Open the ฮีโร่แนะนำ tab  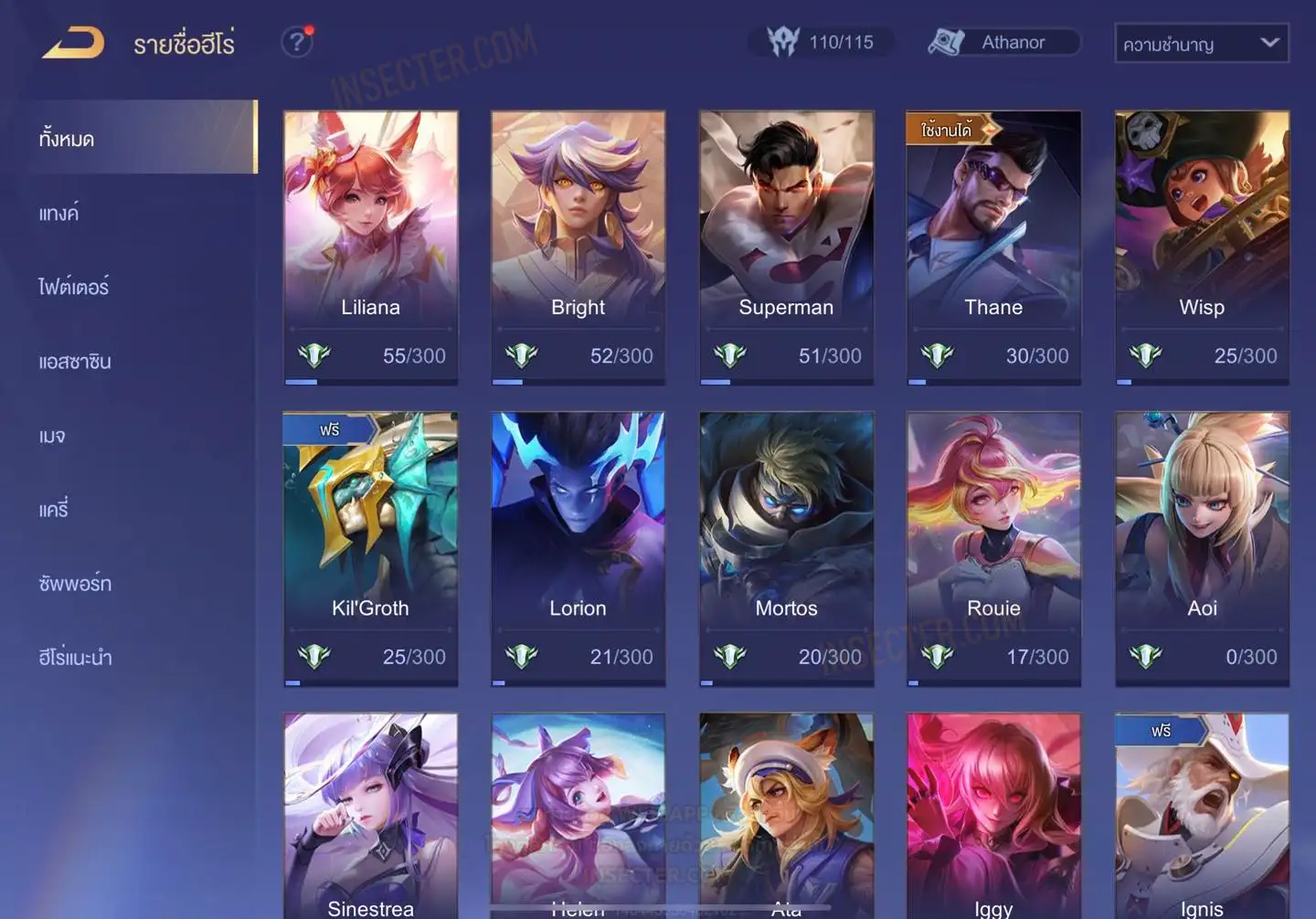tap(75, 657)
